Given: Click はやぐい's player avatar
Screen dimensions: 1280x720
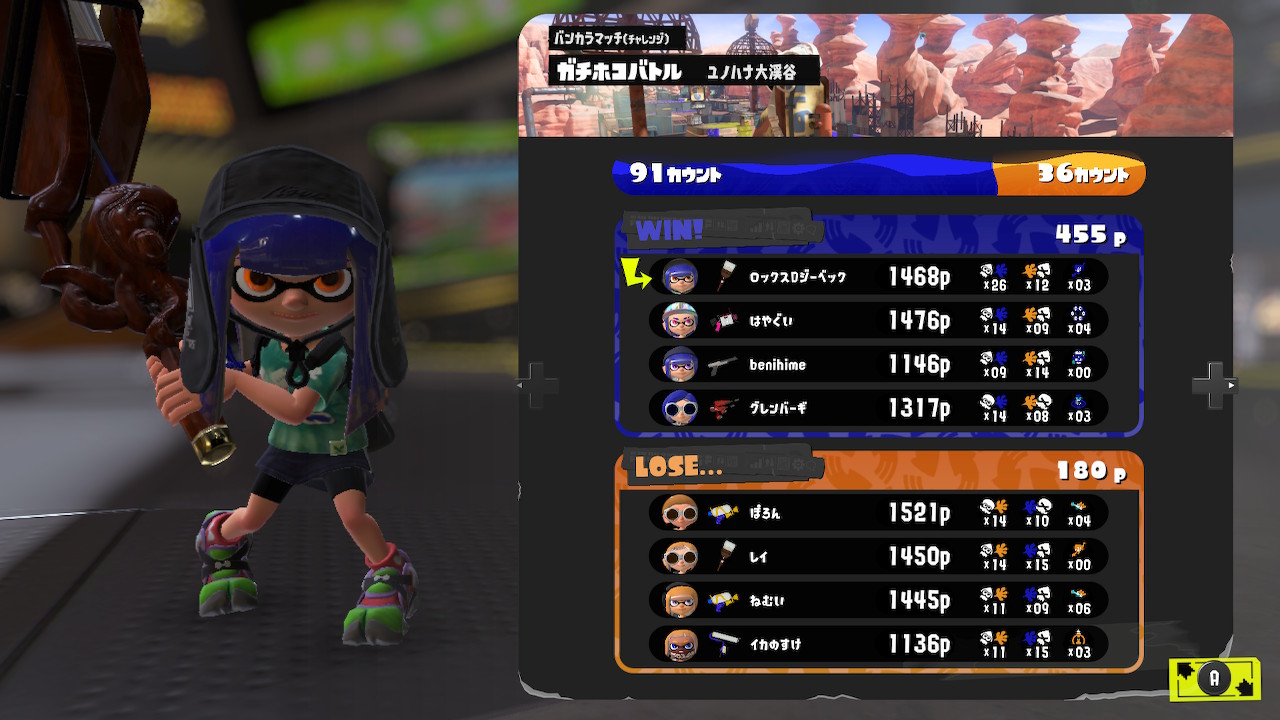Looking at the screenshot, I should (680, 321).
